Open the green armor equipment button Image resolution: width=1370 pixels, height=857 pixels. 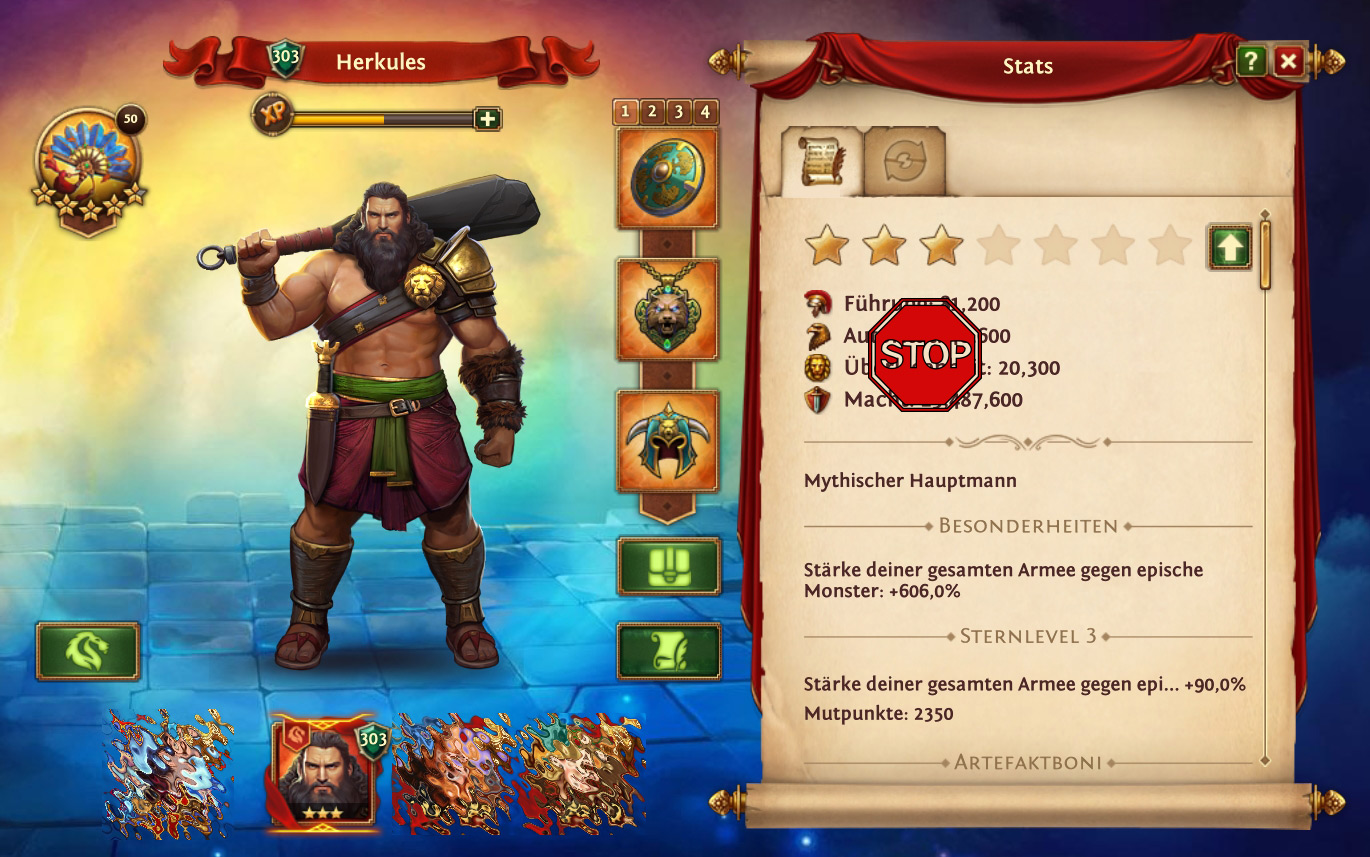(x=668, y=567)
